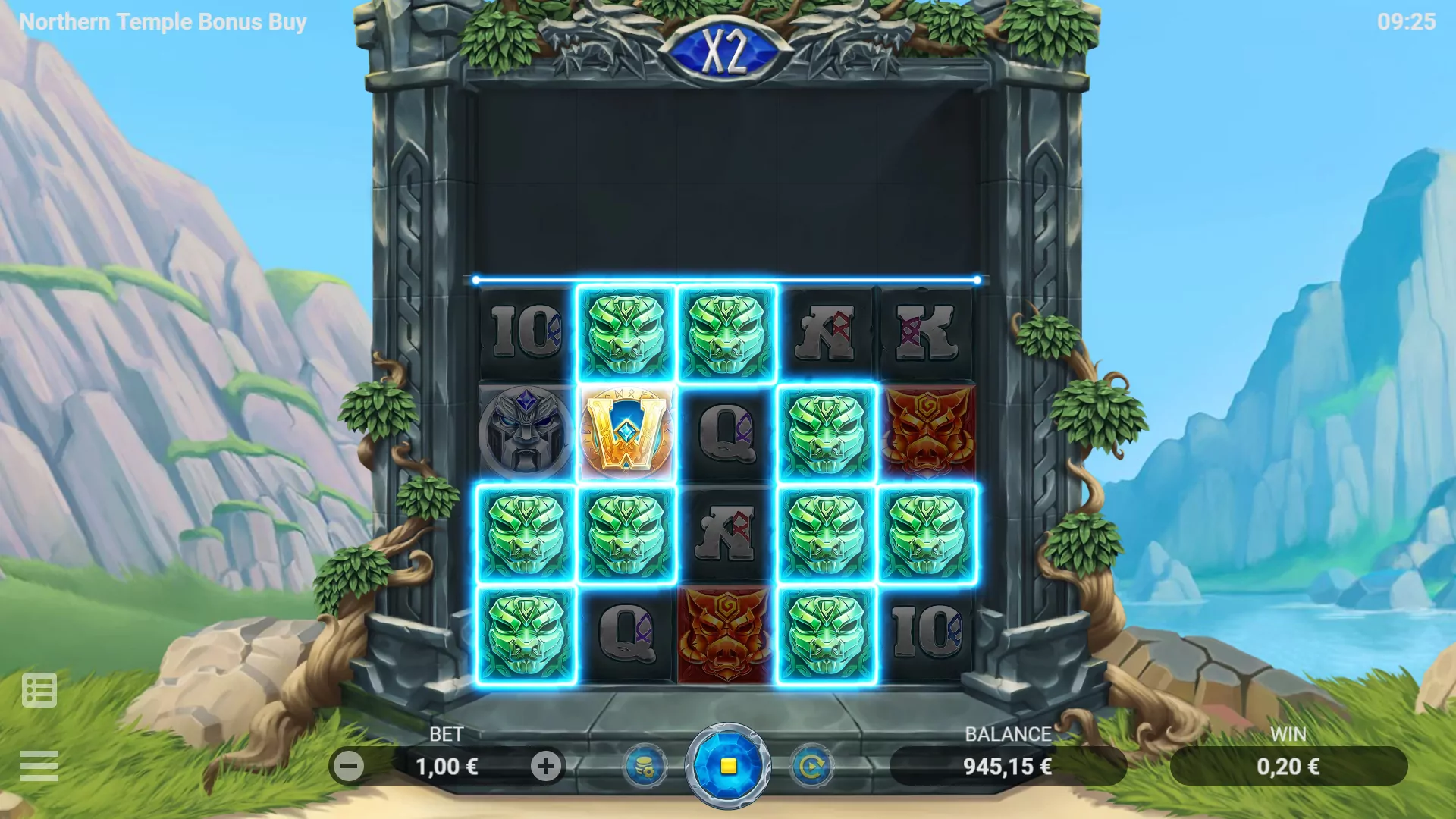The width and height of the screenshot is (1456, 819).
Task: Decrease the bet with the minus button
Action: [x=350, y=766]
